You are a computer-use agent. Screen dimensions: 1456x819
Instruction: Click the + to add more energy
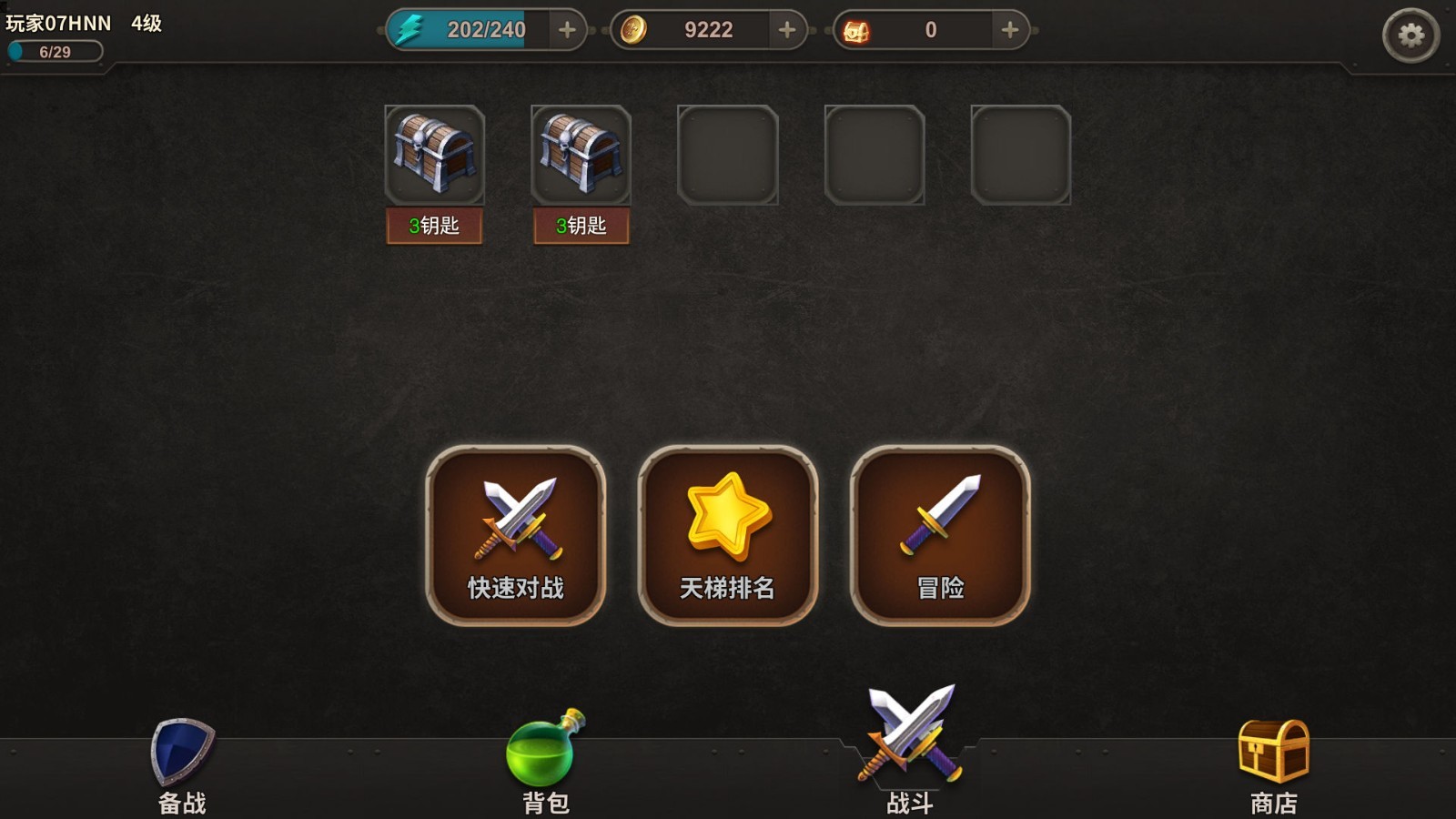568,29
